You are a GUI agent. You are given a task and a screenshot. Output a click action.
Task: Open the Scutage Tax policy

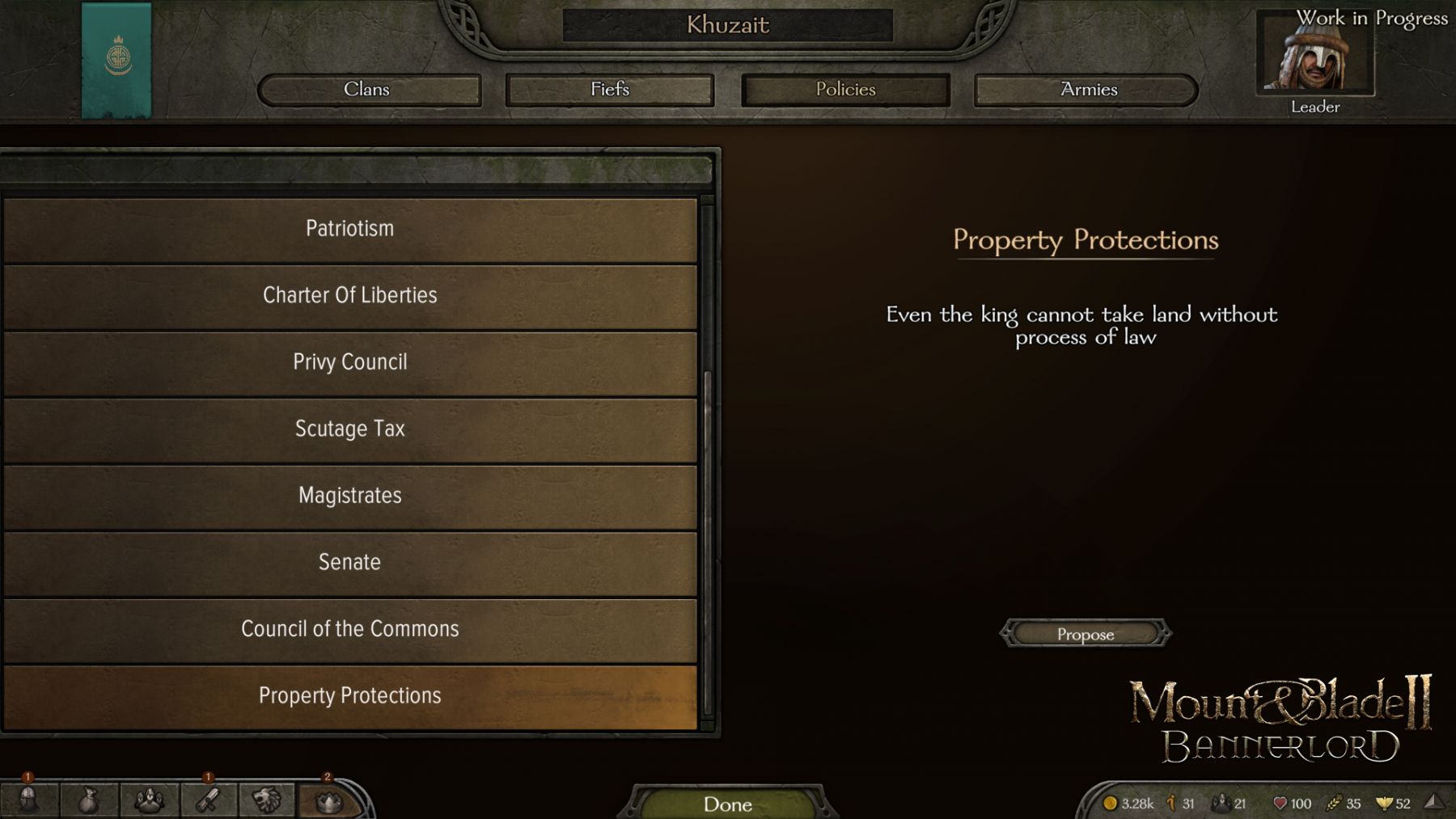(349, 429)
